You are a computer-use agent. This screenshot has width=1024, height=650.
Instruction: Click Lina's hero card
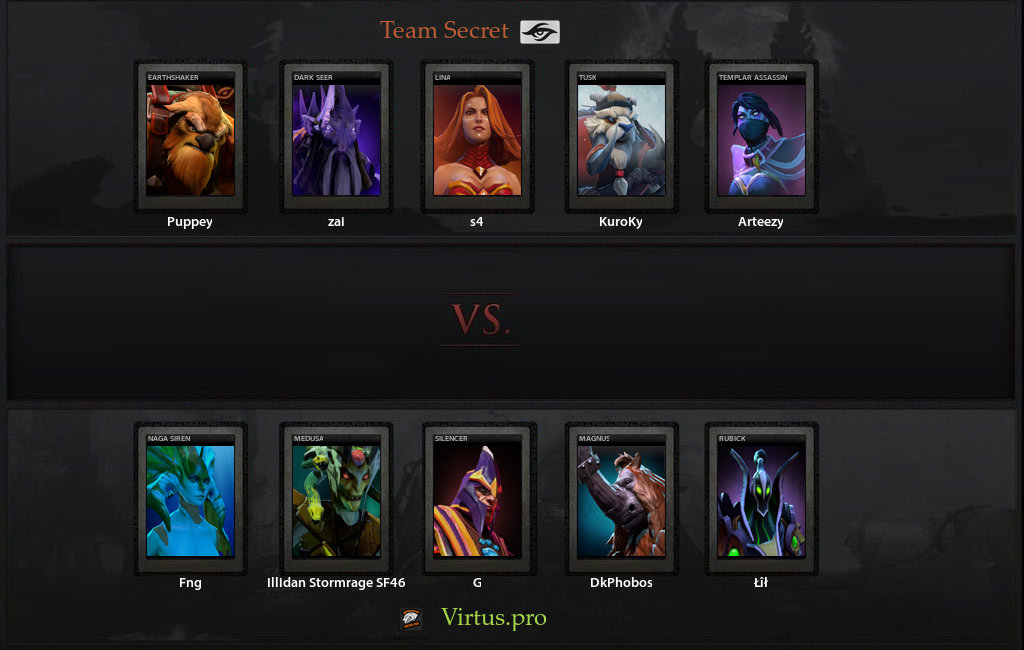click(x=477, y=137)
